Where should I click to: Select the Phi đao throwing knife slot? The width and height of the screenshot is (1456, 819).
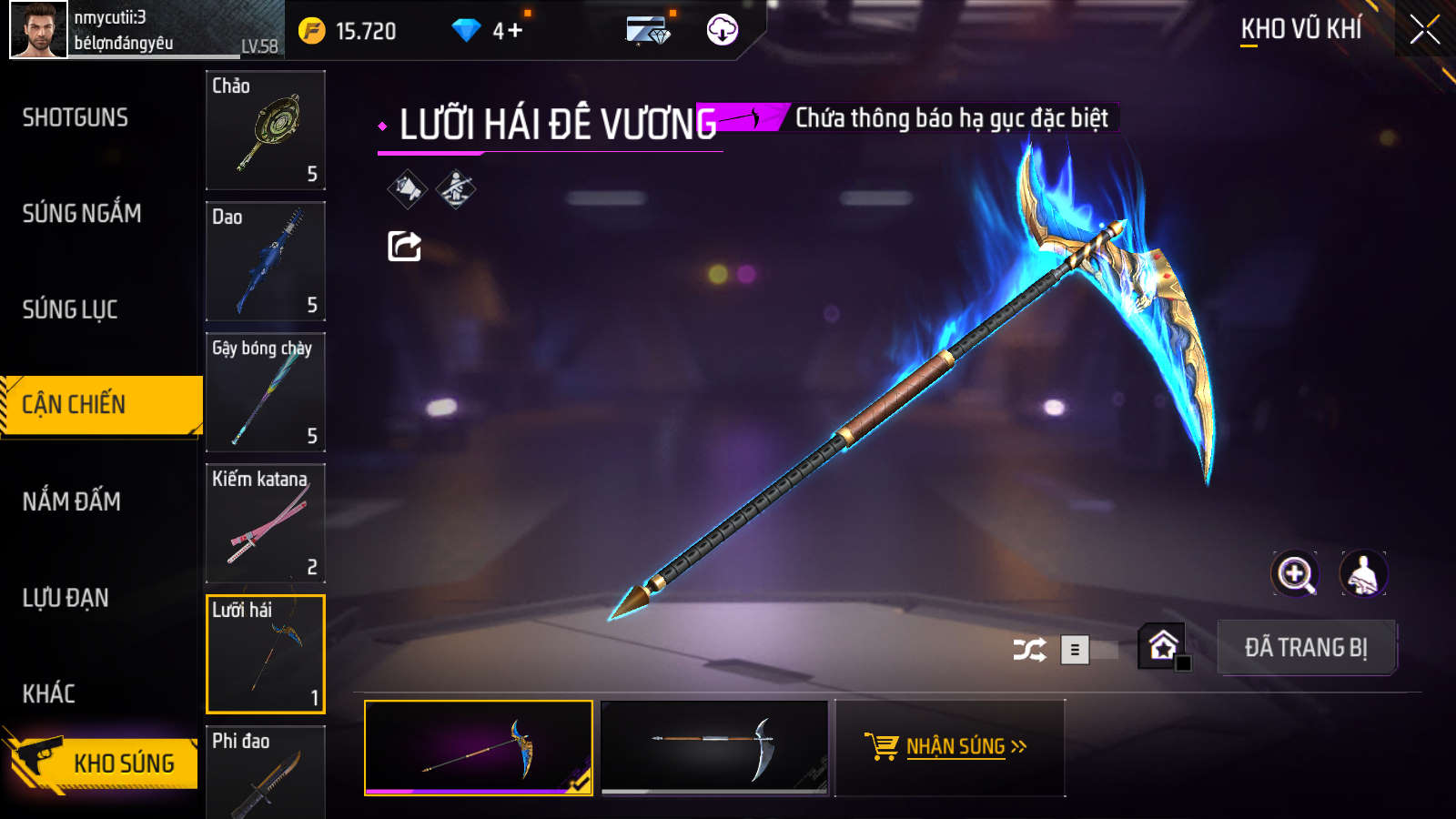pos(265,772)
